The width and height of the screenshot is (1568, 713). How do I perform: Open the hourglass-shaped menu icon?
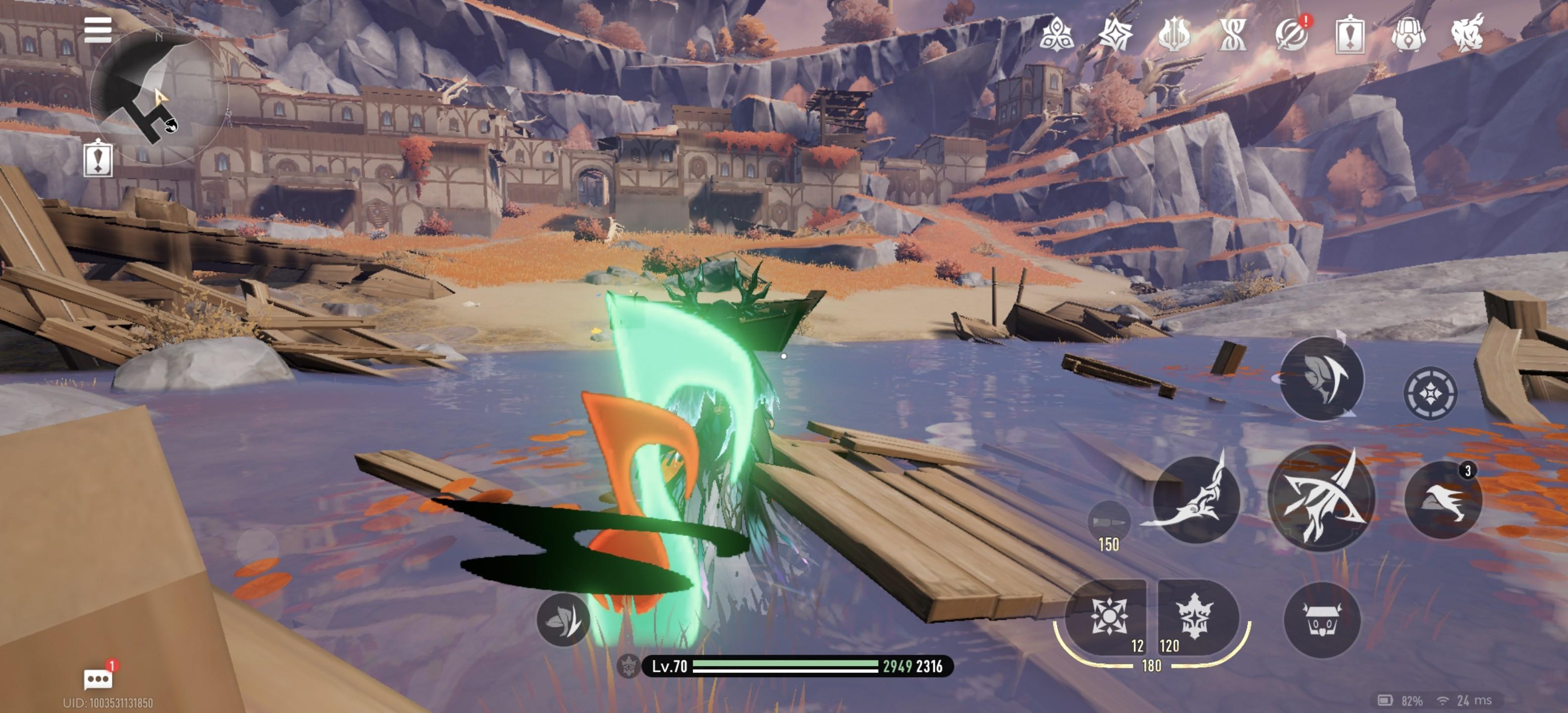(1232, 34)
